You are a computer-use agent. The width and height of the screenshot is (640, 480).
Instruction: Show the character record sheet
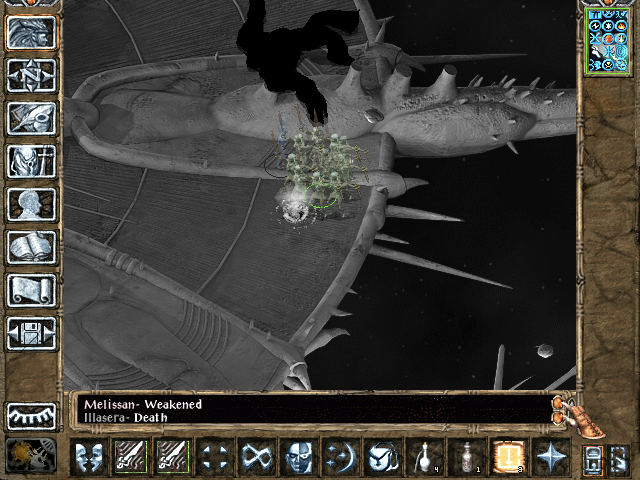tap(31, 203)
